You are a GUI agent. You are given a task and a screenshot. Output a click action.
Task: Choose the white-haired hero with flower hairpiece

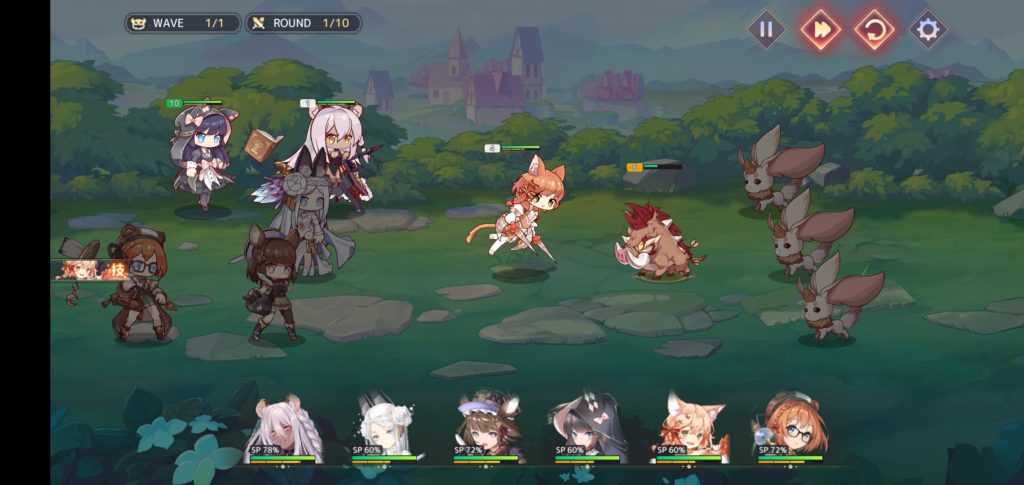[385, 430]
